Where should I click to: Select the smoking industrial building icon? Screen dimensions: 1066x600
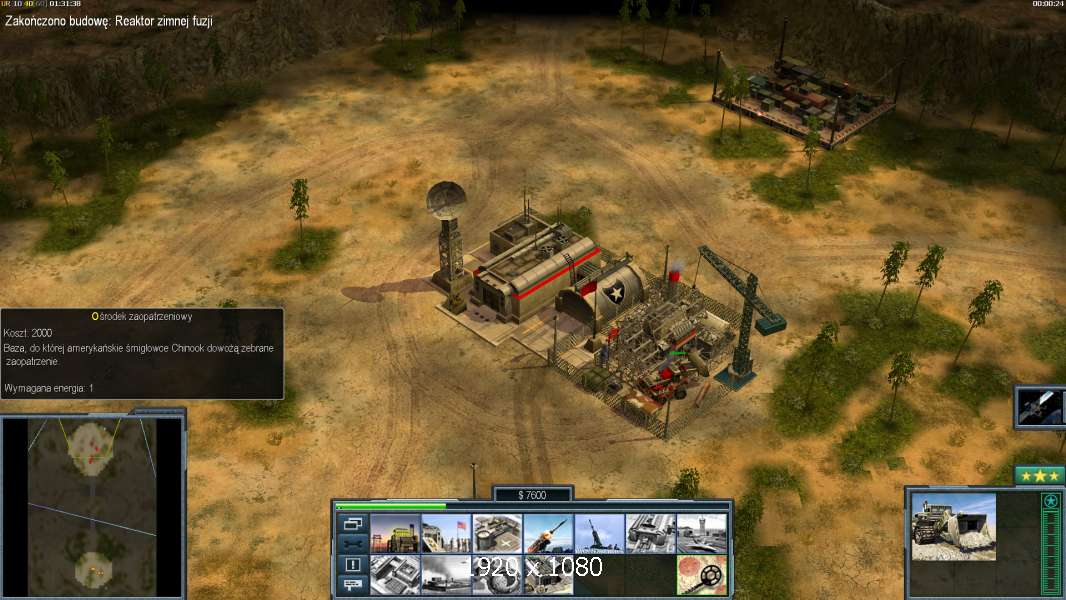445,575
